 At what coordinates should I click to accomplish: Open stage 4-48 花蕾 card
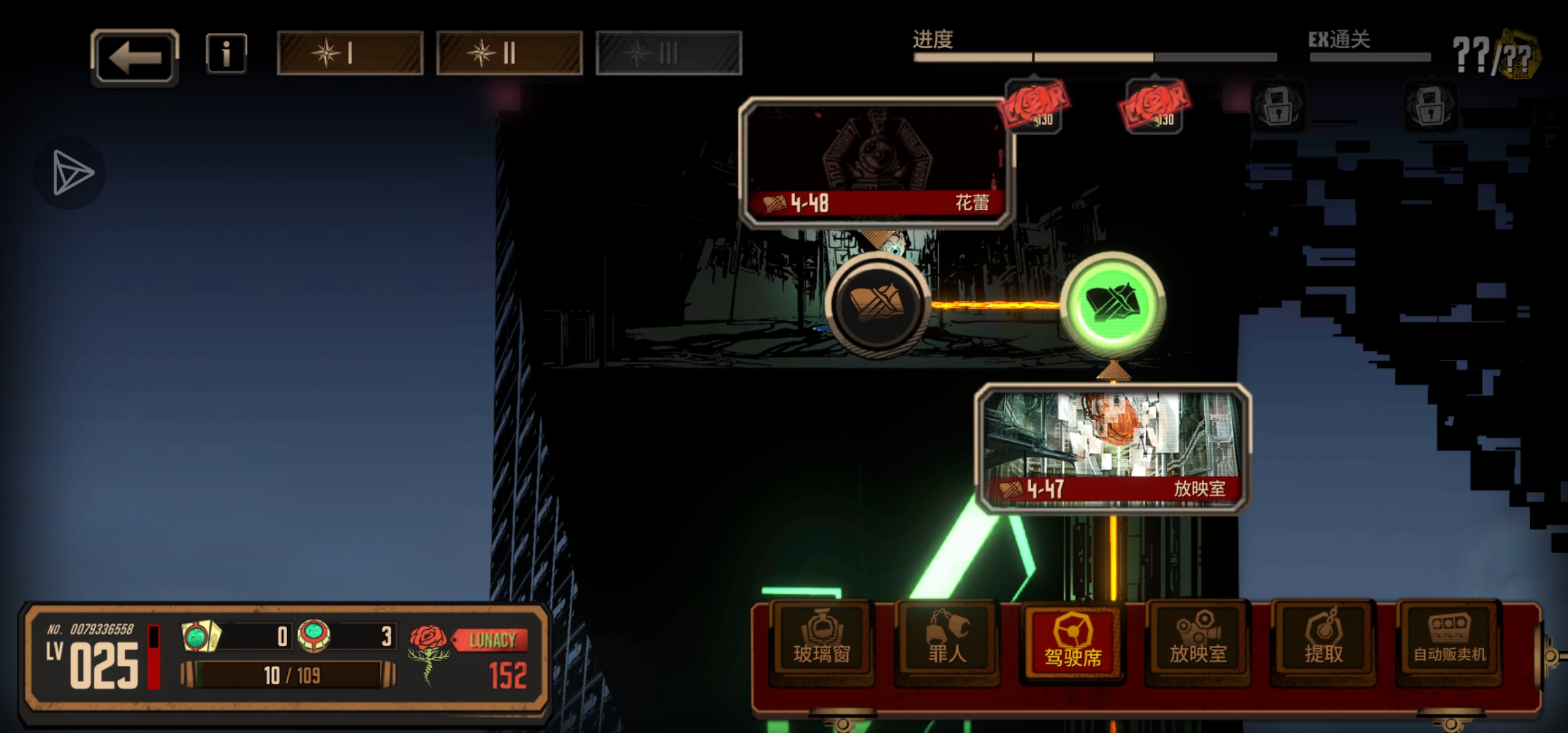(876, 162)
